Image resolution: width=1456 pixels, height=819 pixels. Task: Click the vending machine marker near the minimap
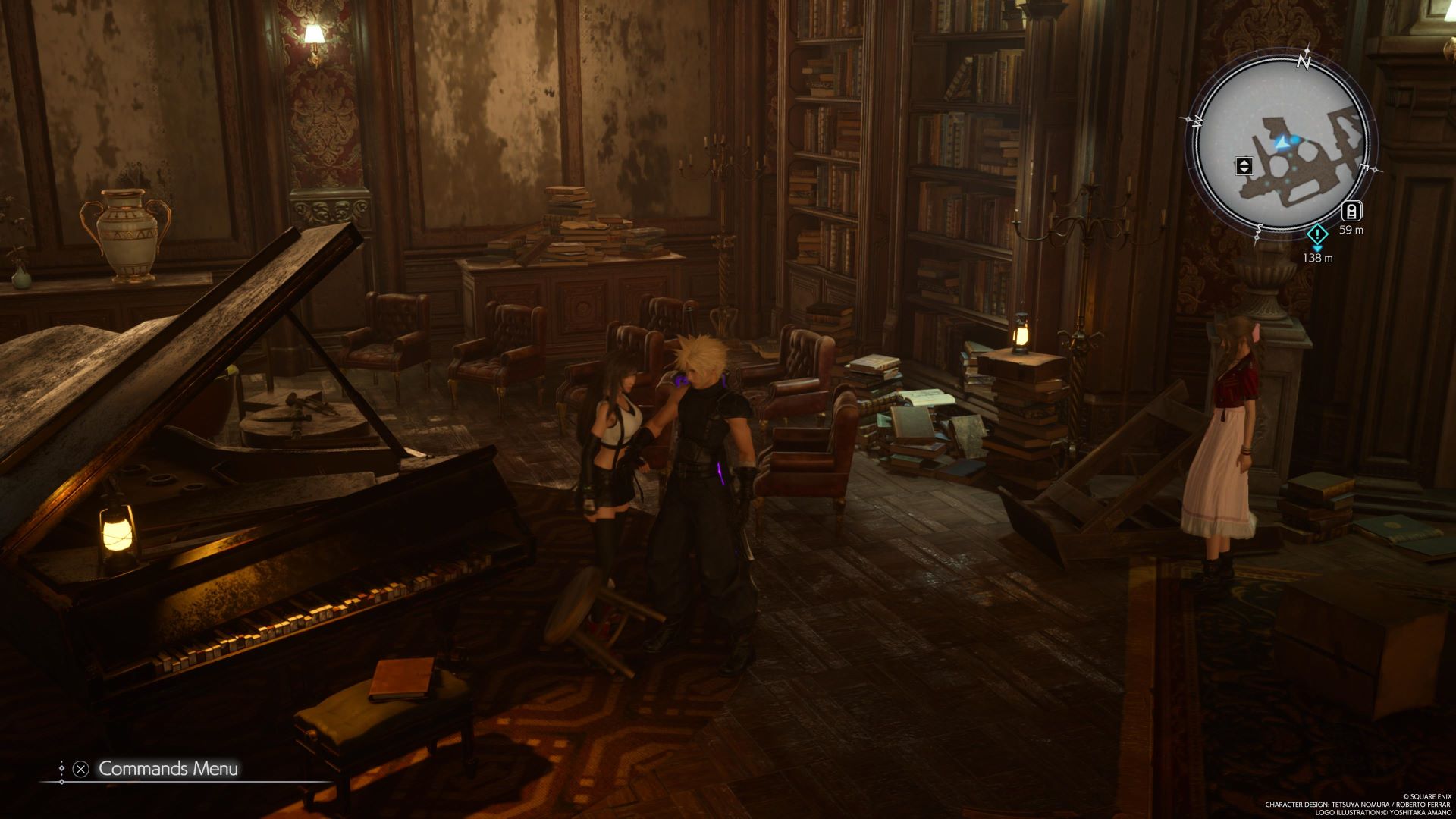pyautogui.click(x=1351, y=212)
